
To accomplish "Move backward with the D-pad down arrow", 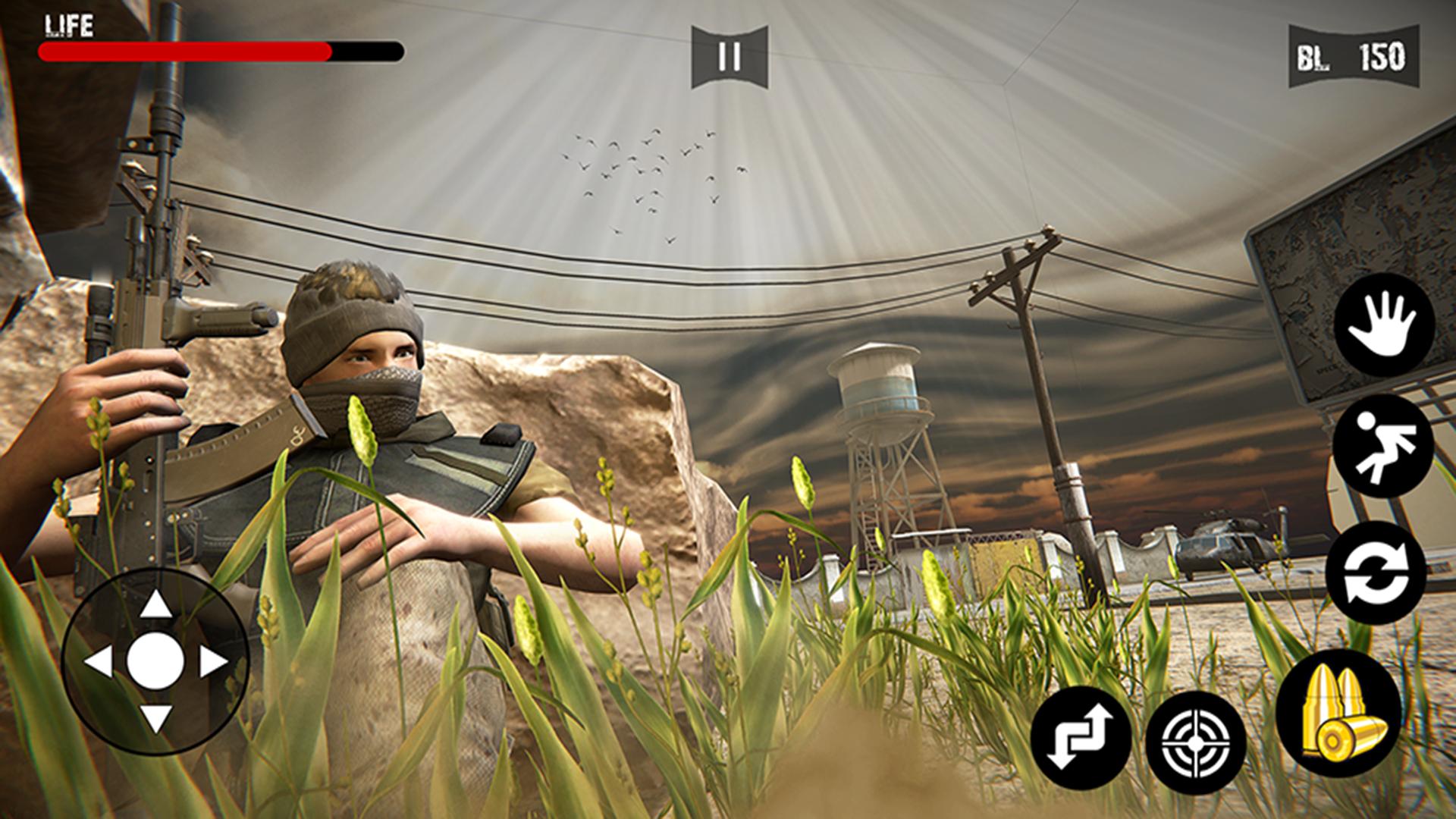I will click(155, 718).
